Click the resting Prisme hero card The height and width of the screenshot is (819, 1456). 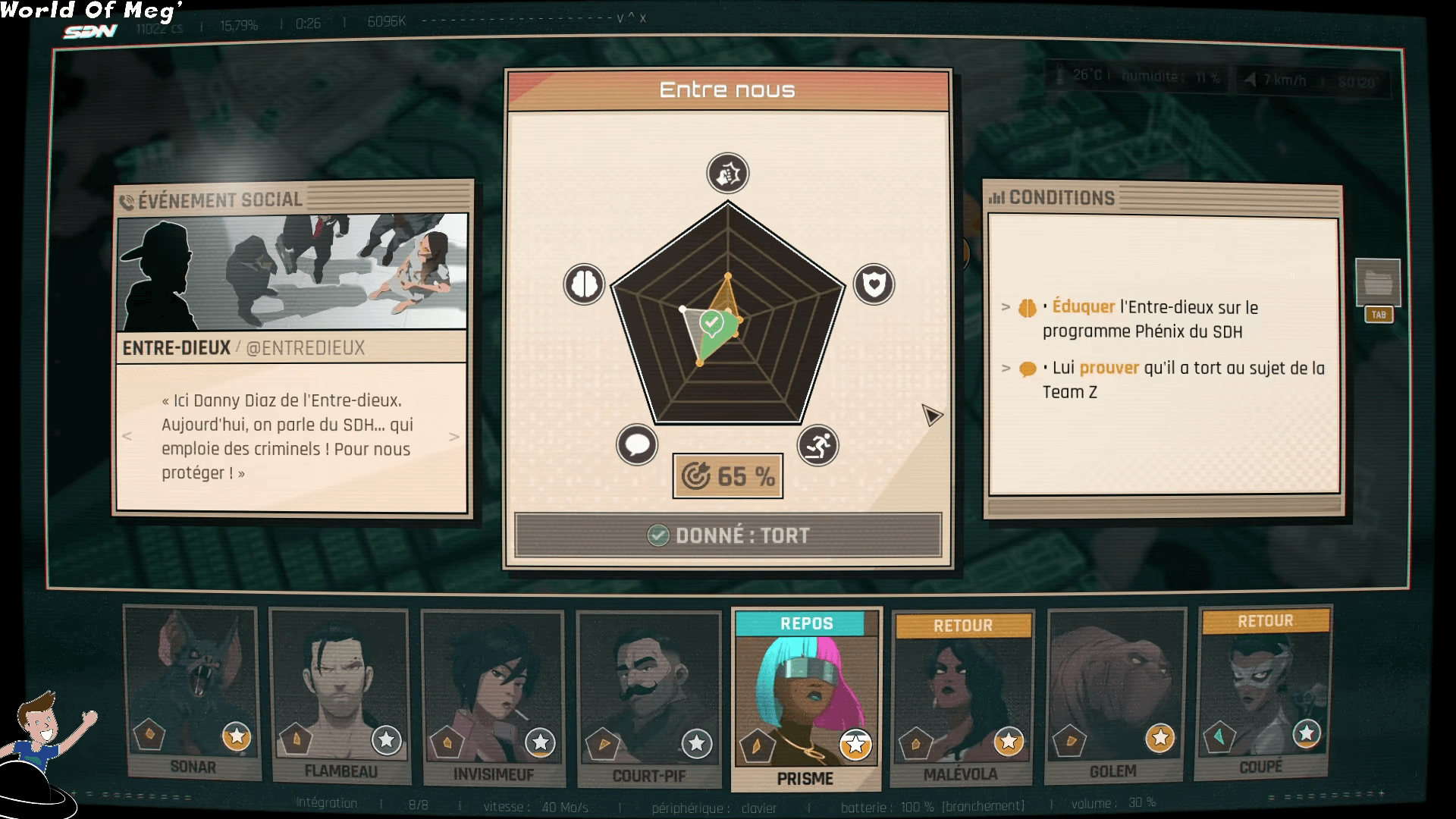806,699
